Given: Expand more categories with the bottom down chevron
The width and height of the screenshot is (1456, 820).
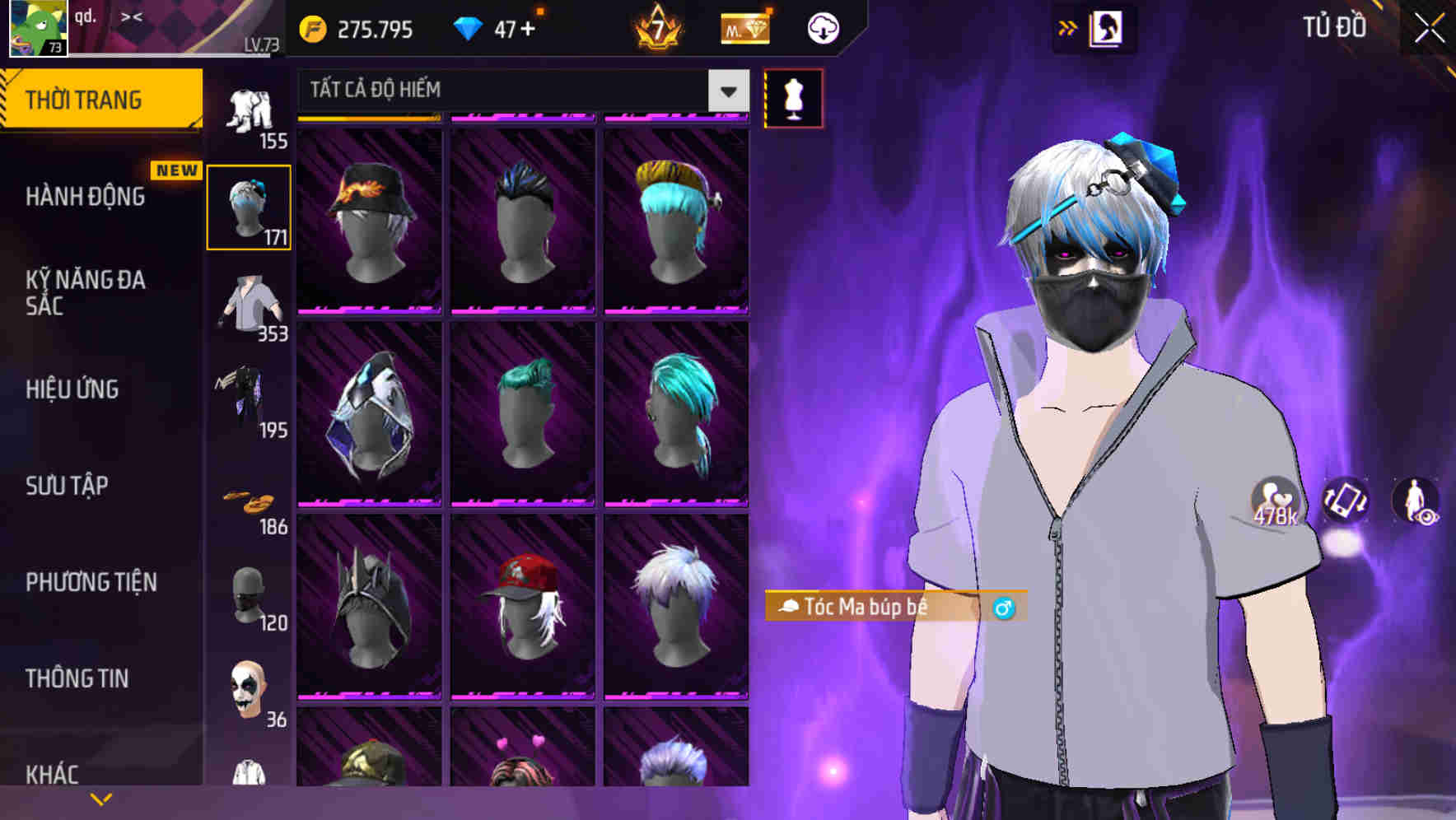Looking at the screenshot, I should pos(100,799).
